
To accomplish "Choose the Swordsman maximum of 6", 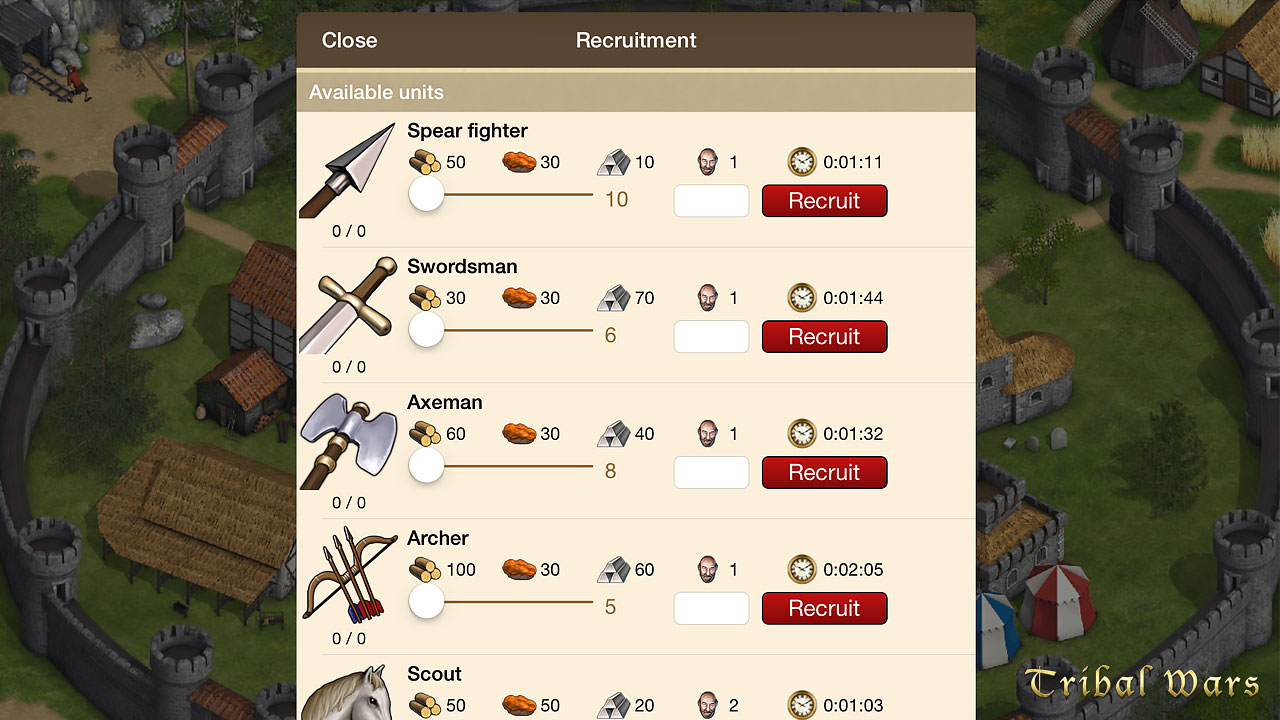I will [x=610, y=336].
